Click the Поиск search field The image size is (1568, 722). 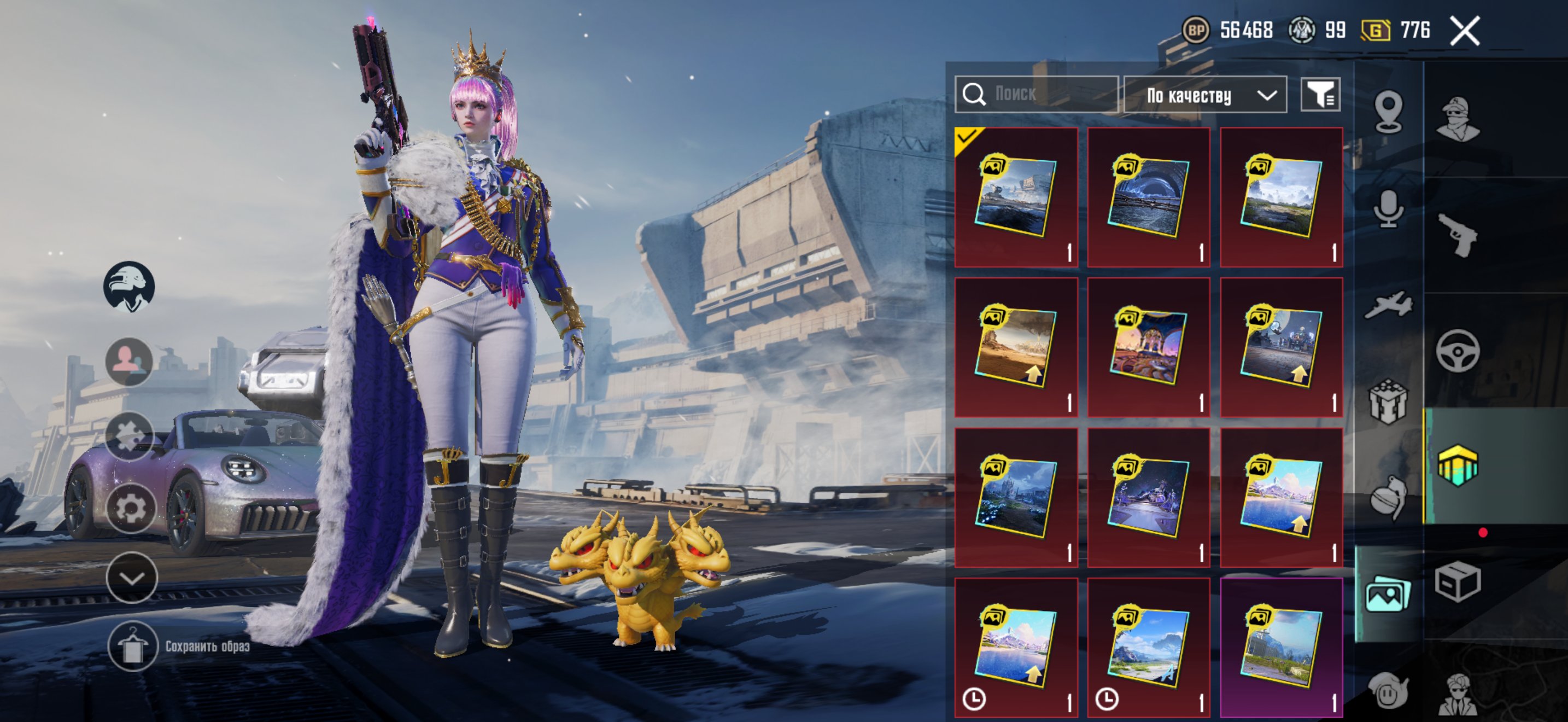pos(1036,95)
